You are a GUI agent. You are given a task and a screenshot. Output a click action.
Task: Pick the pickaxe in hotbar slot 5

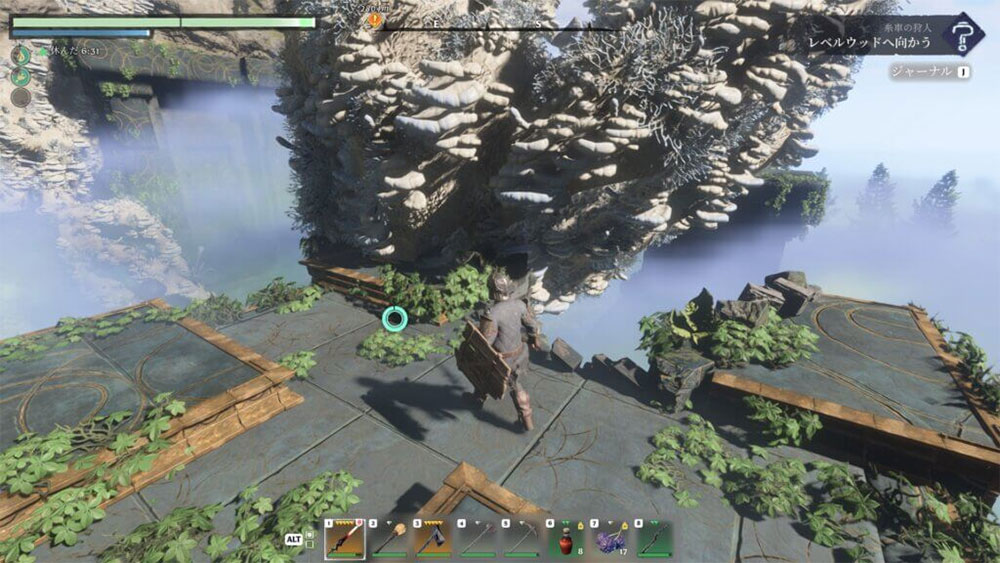(522, 538)
